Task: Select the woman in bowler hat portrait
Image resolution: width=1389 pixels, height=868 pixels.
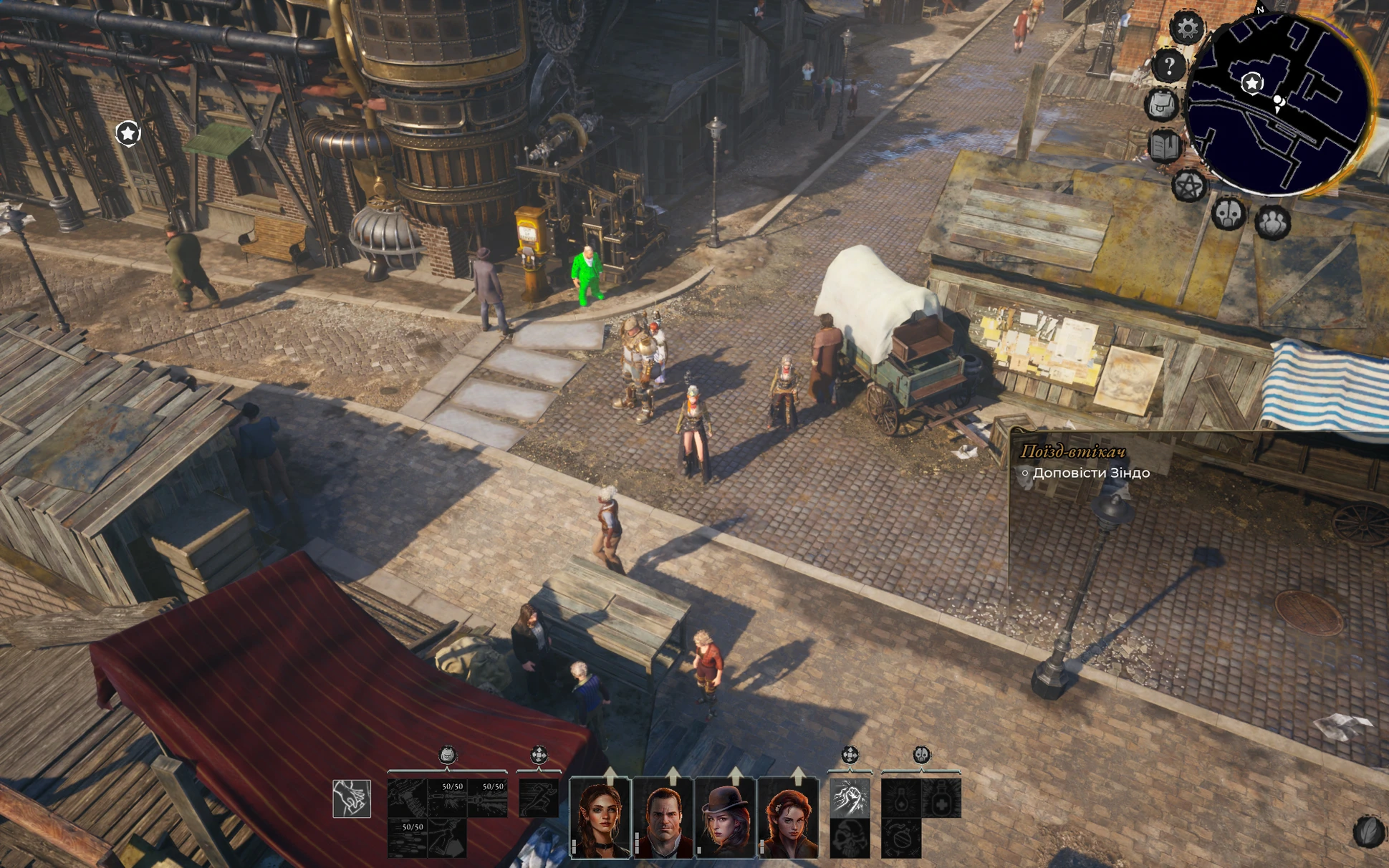Action: (x=725, y=817)
